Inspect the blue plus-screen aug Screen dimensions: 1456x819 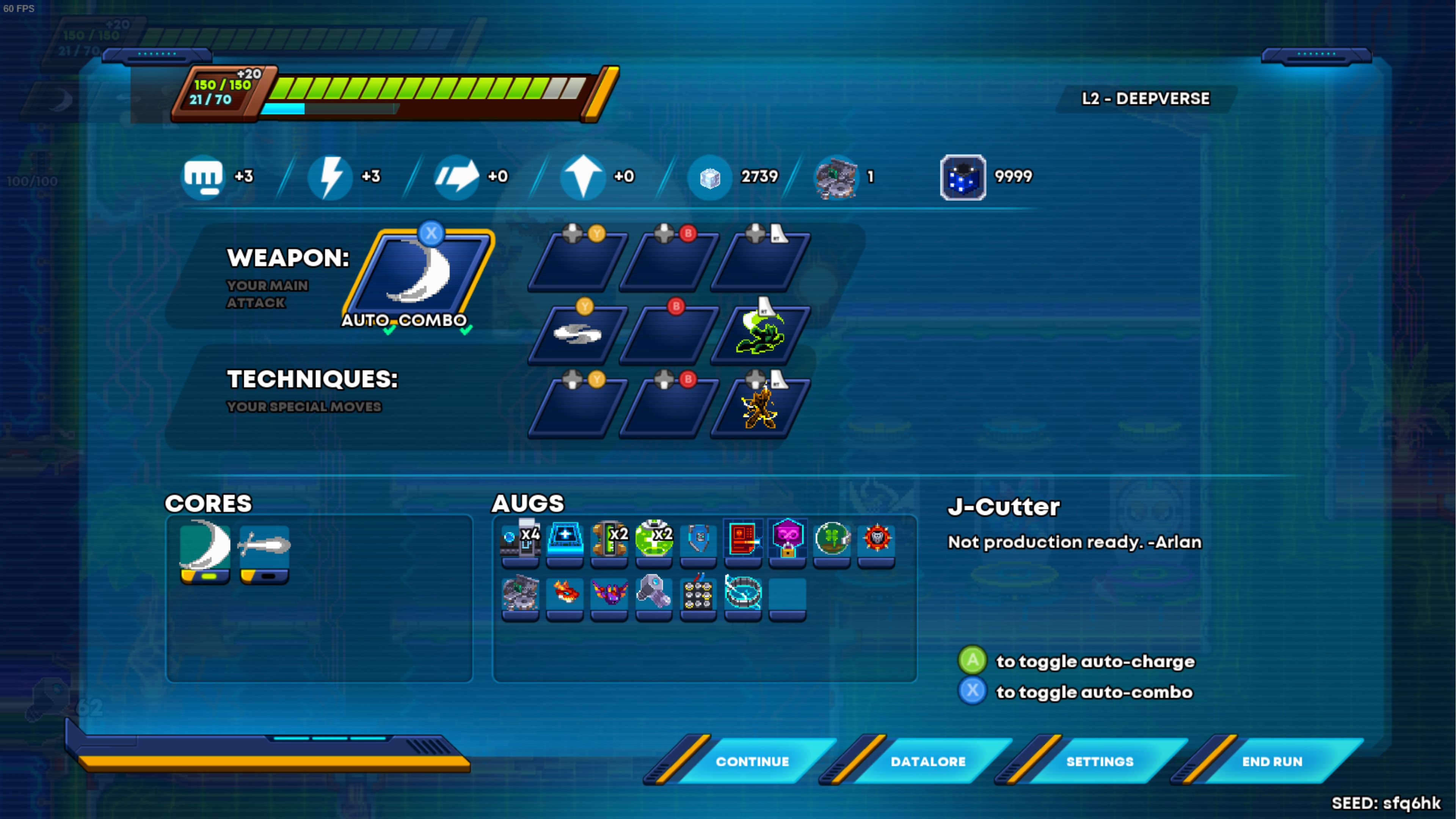(x=565, y=539)
